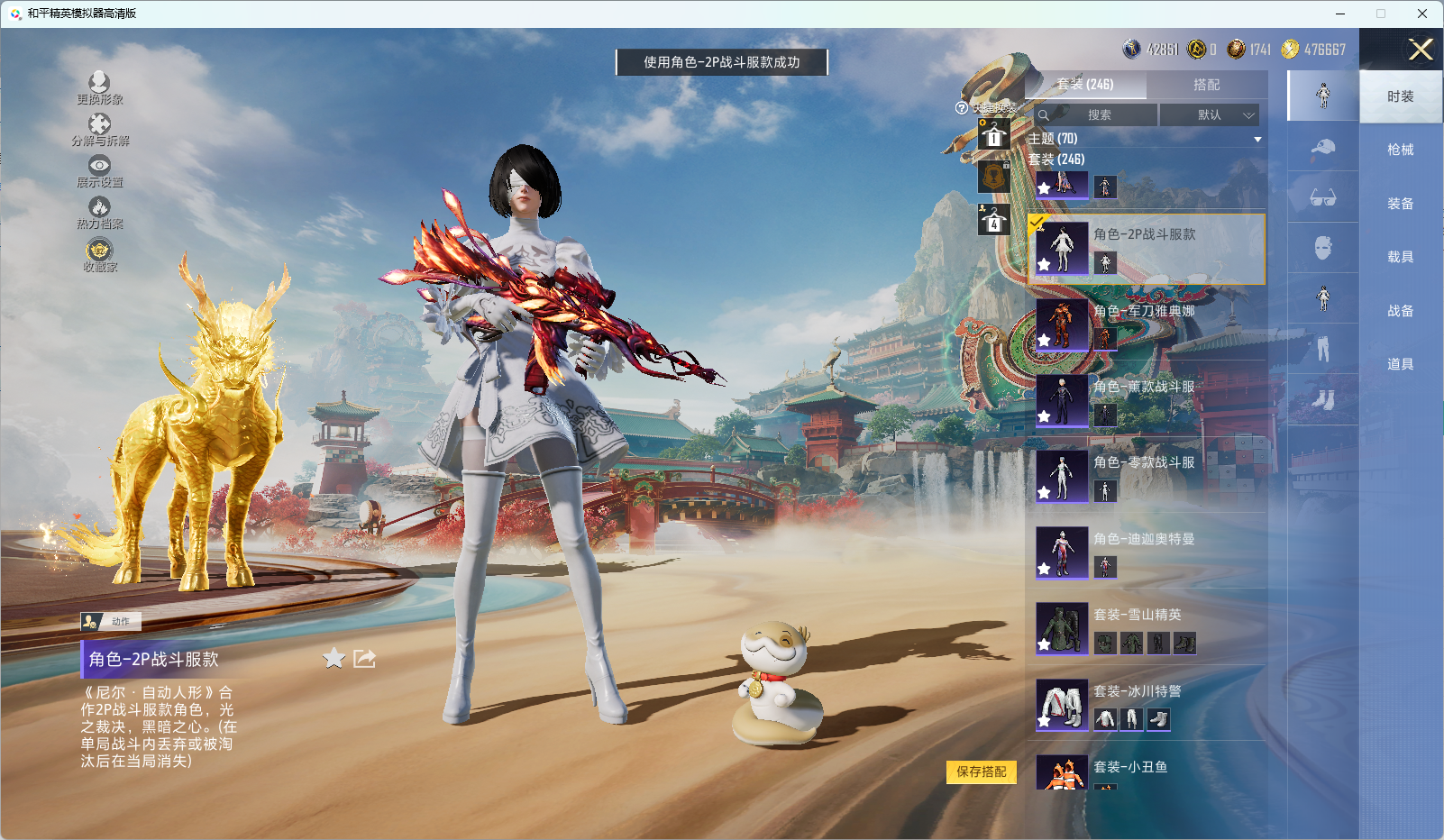Open the 默认 sort dropdown
The height and width of the screenshot is (840, 1444).
(1209, 115)
